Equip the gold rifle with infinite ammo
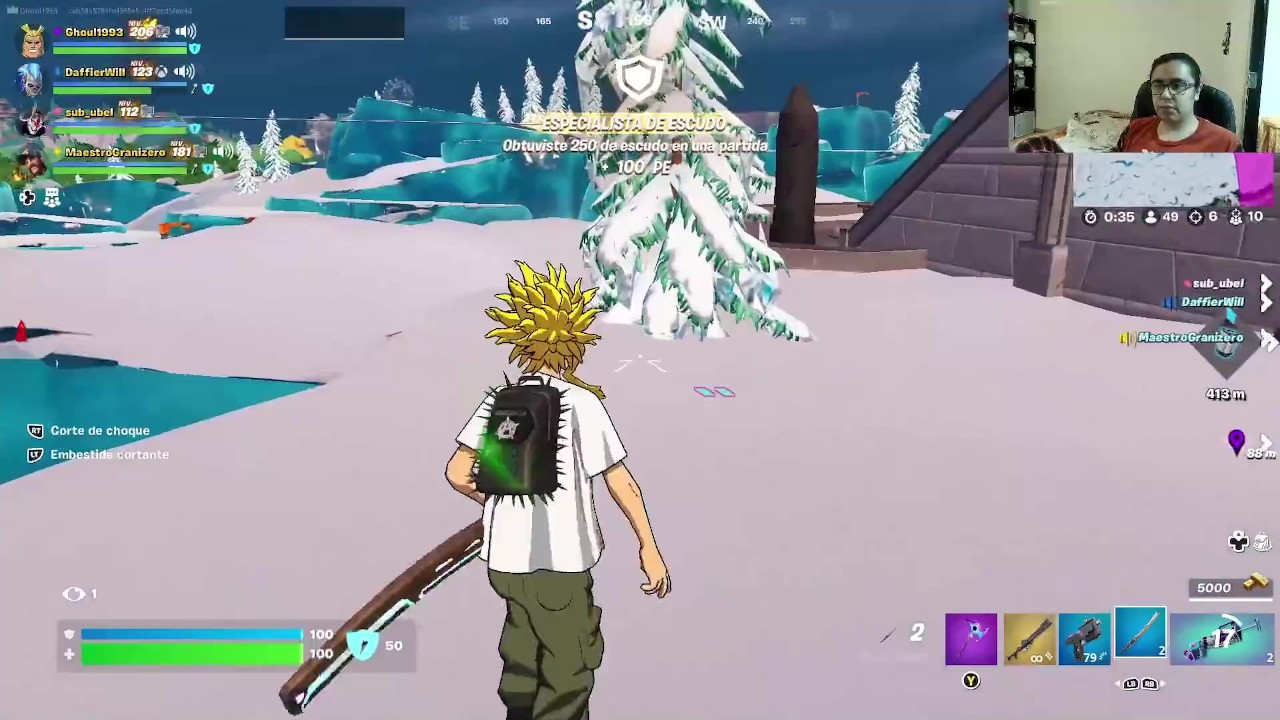1280x720 pixels. pos(1029,640)
